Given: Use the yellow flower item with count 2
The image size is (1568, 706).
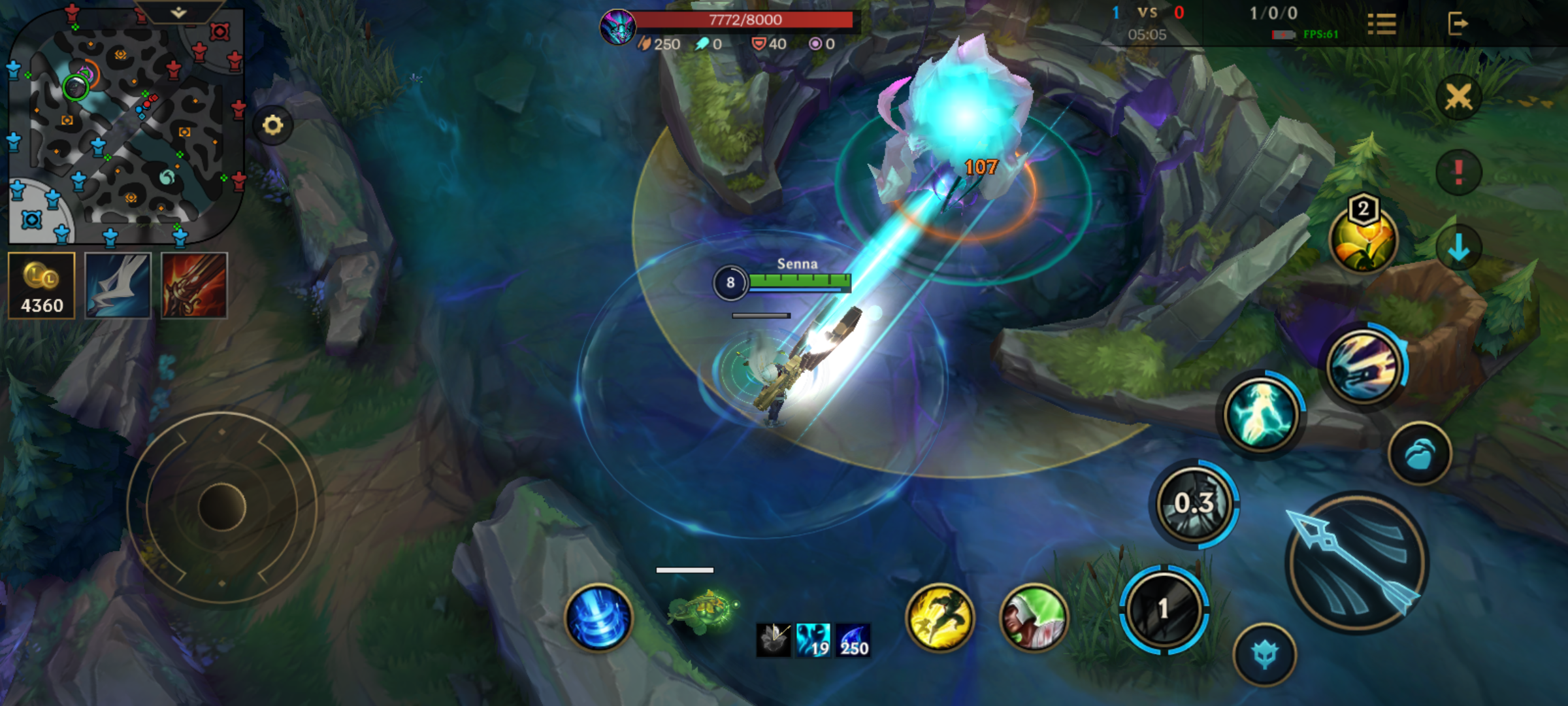Looking at the screenshot, I should point(1363,240).
